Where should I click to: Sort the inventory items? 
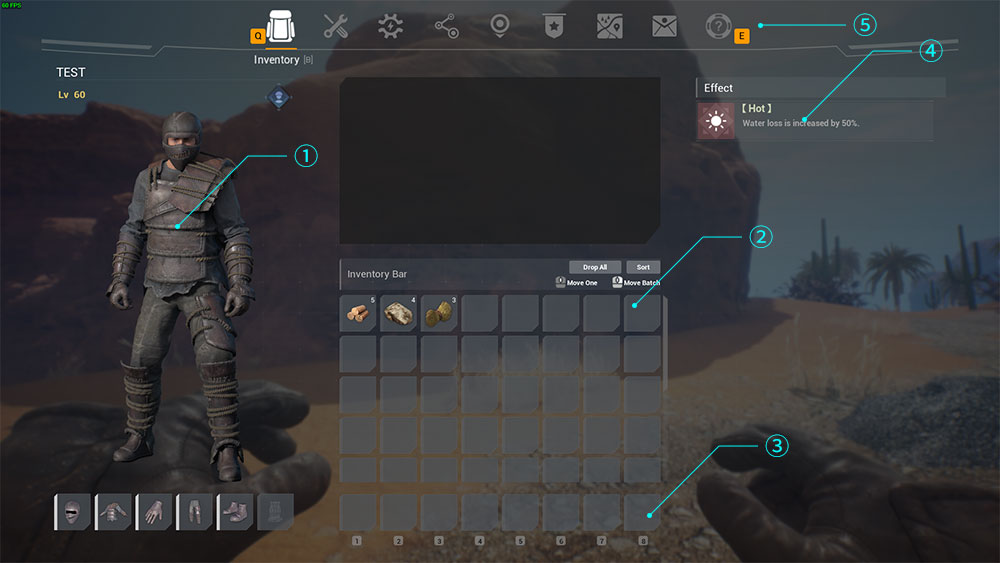click(x=643, y=267)
